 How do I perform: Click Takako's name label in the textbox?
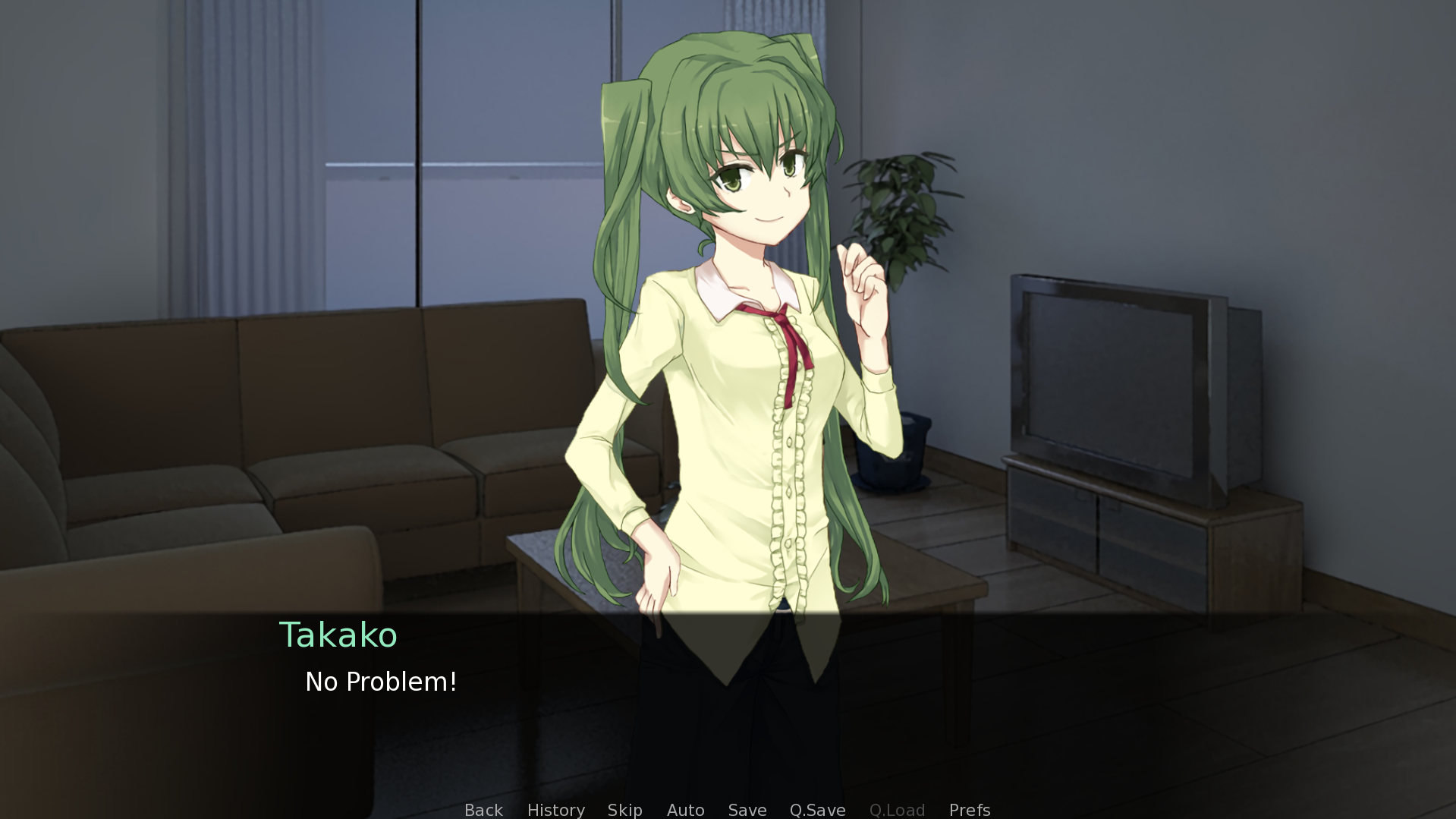pos(338,635)
